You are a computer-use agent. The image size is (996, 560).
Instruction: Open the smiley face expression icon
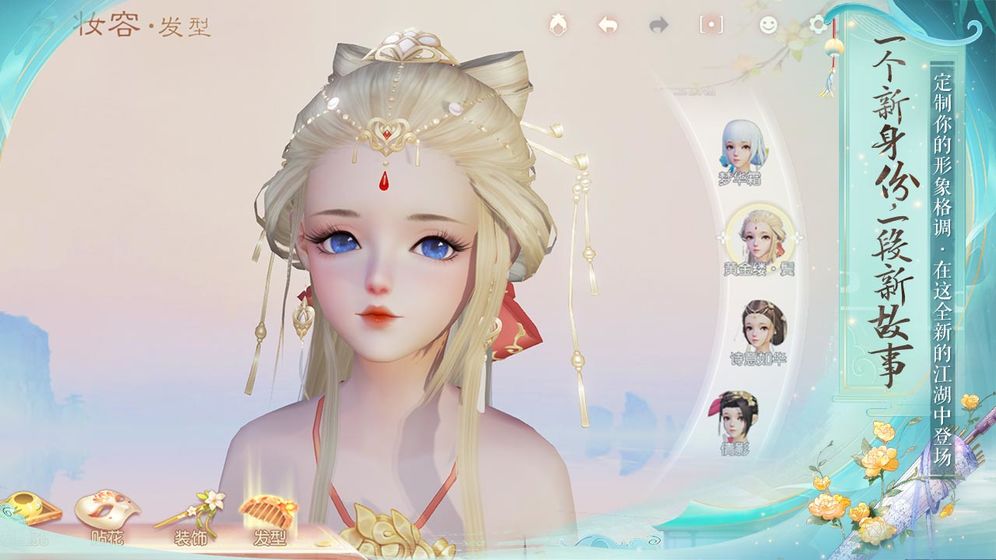tap(768, 25)
